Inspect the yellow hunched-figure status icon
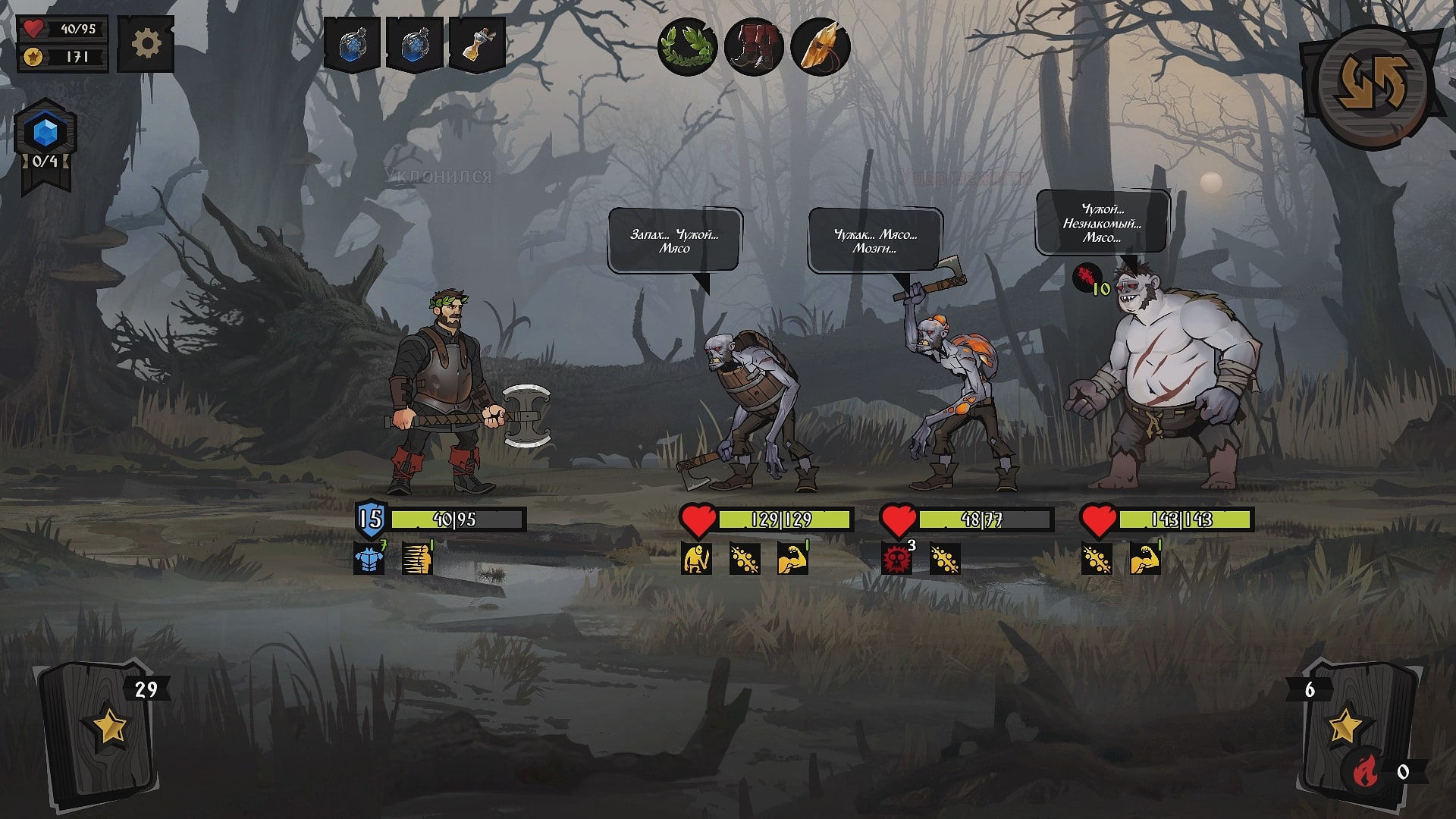 695,559
